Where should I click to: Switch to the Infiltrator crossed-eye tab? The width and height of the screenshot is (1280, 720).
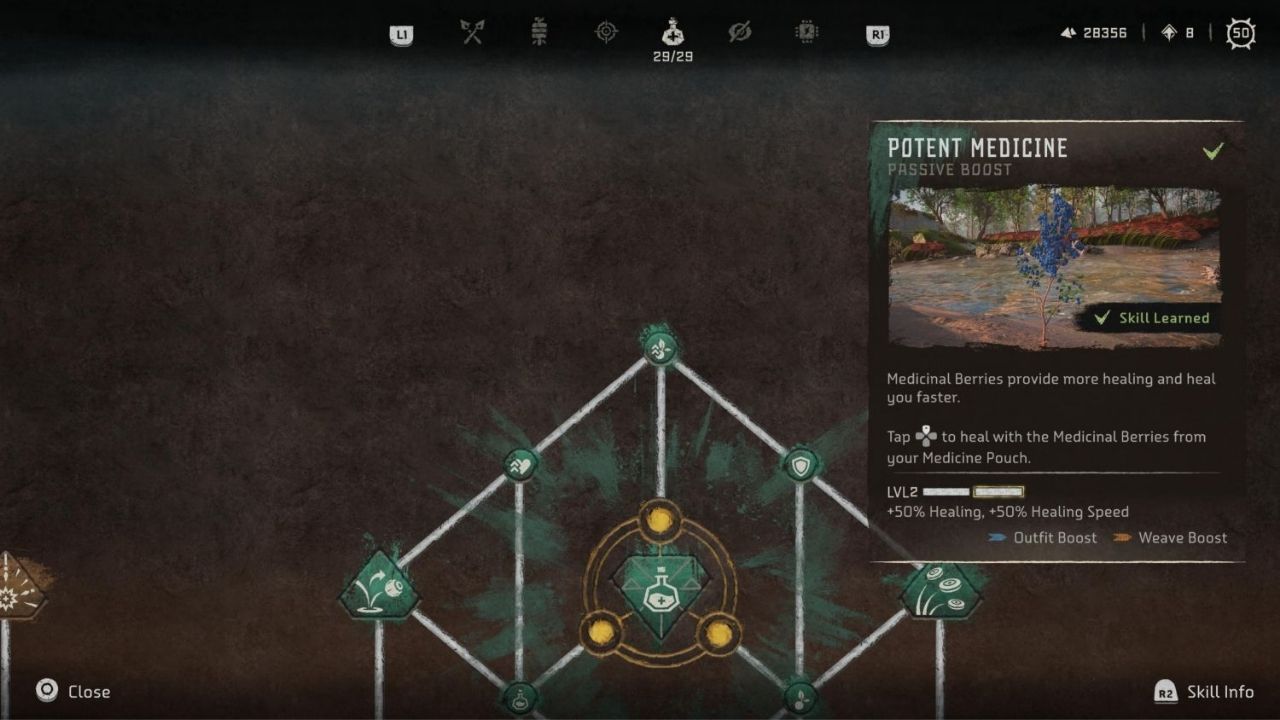coord(740,33)
